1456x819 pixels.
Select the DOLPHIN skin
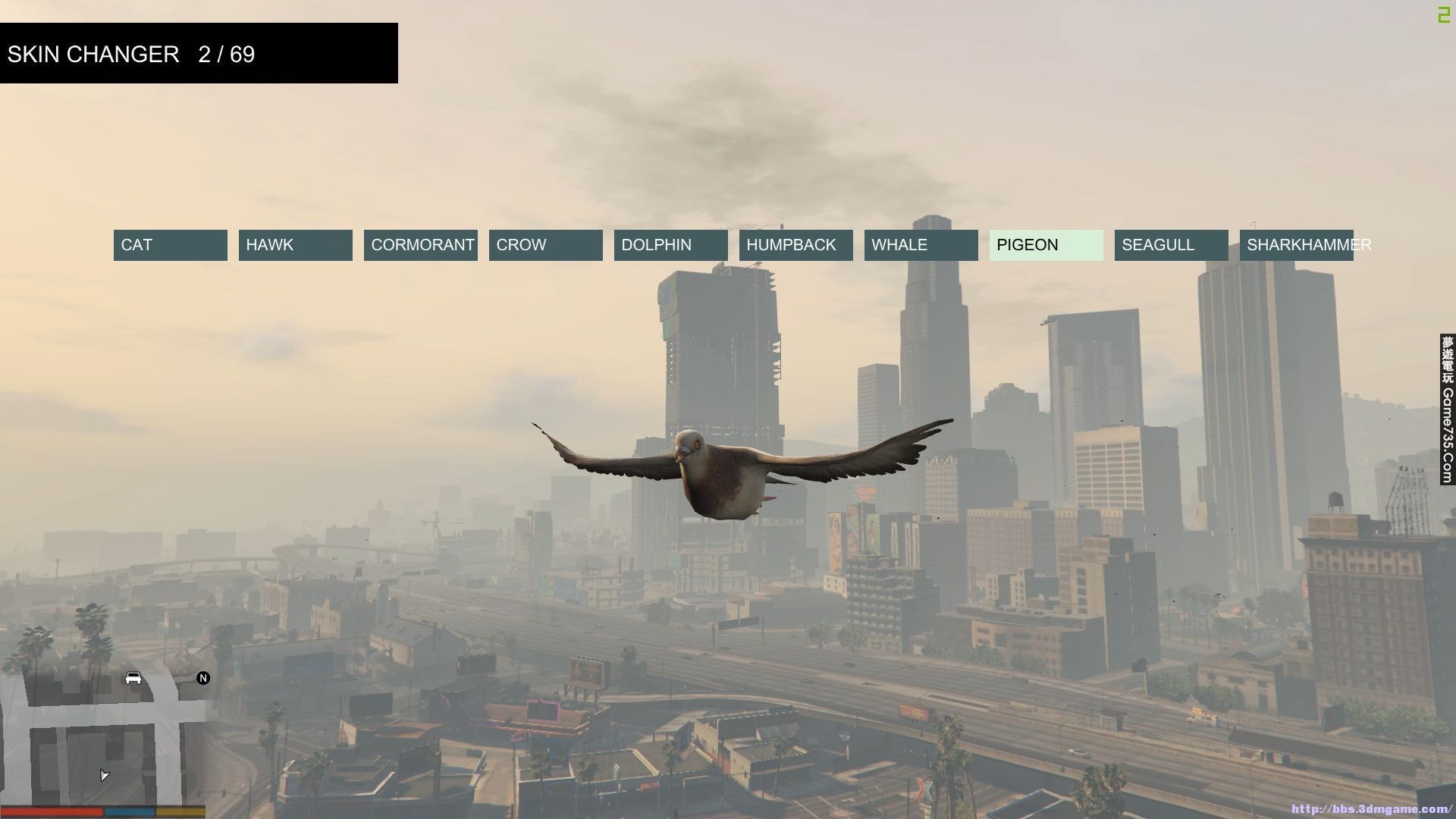pyautogui.click(x=671, y=245)
